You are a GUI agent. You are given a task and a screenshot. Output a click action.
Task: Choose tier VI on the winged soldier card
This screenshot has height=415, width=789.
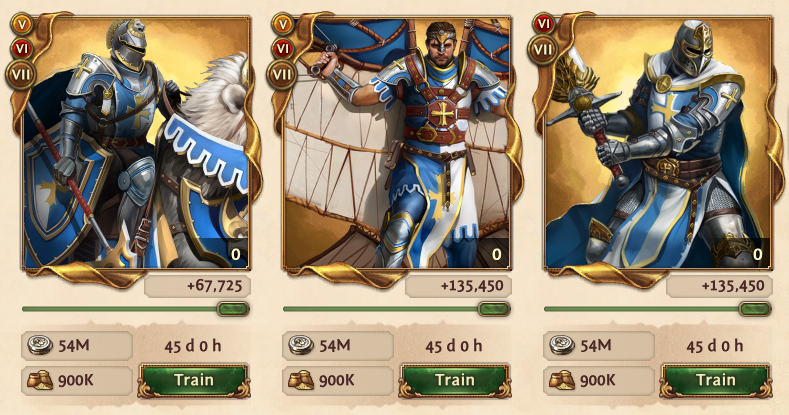pos(282,46)
